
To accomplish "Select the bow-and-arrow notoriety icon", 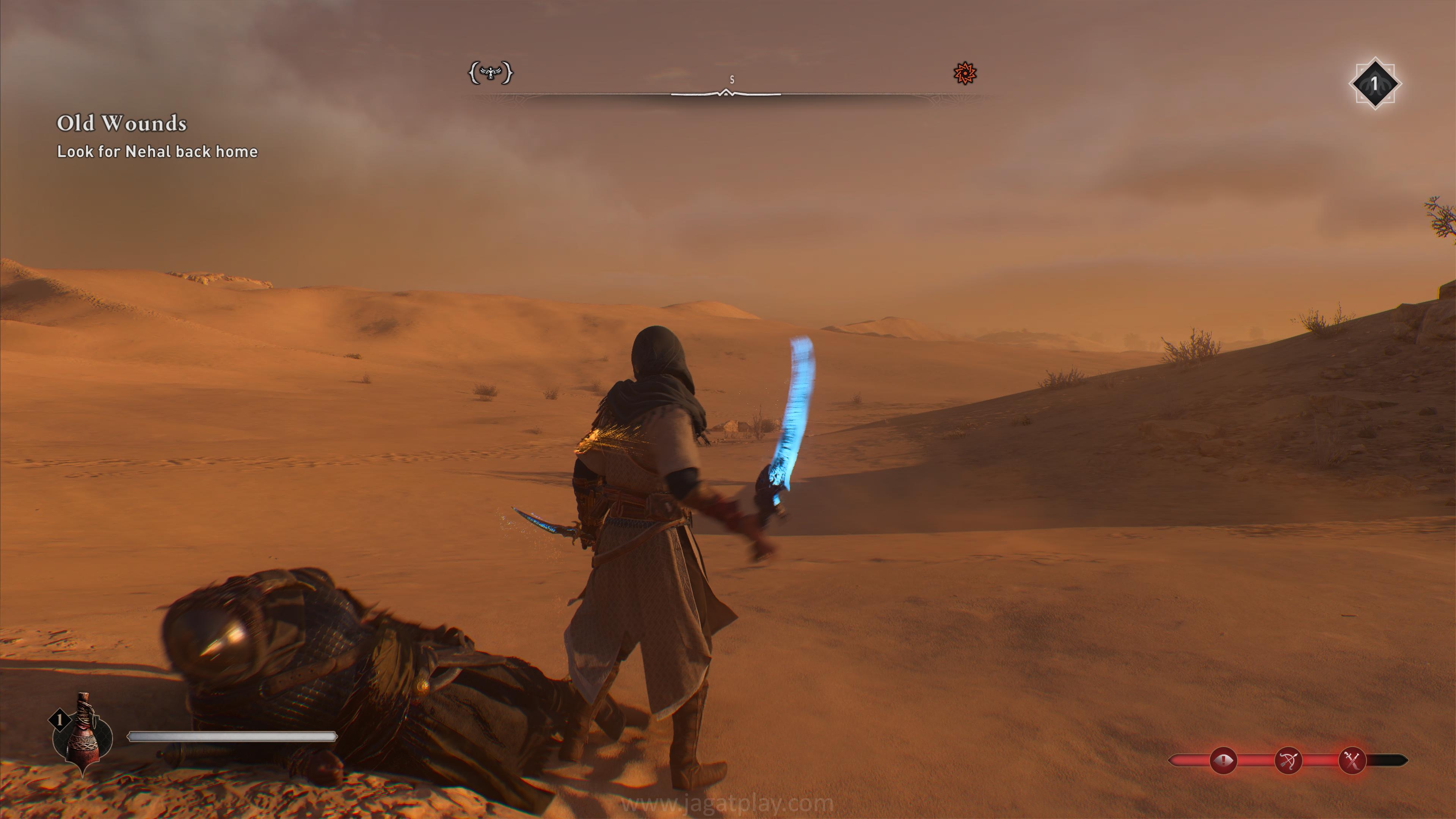I will pyautogui.click(x=1288, y=760).
